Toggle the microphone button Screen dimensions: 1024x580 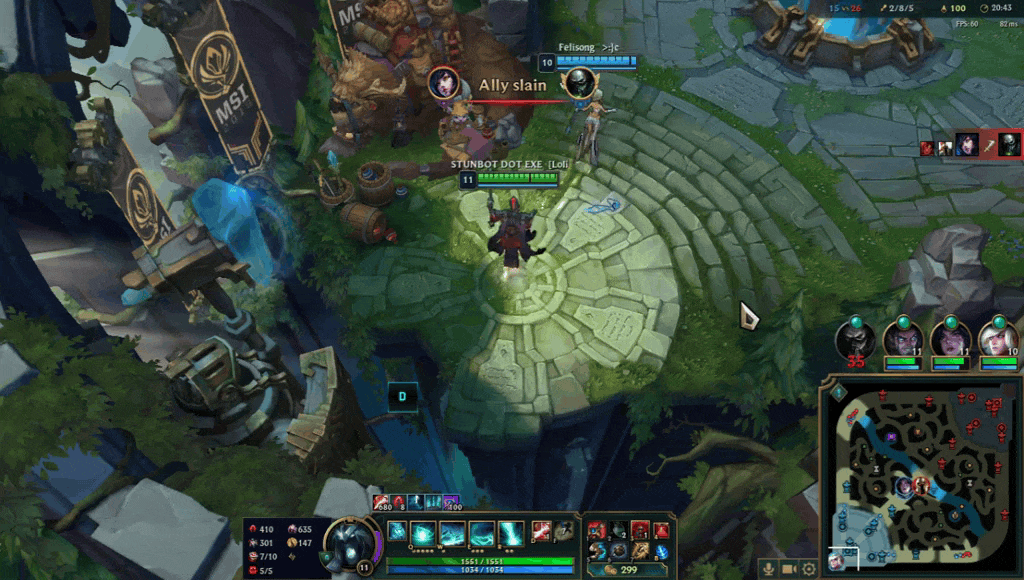(768, 569)
